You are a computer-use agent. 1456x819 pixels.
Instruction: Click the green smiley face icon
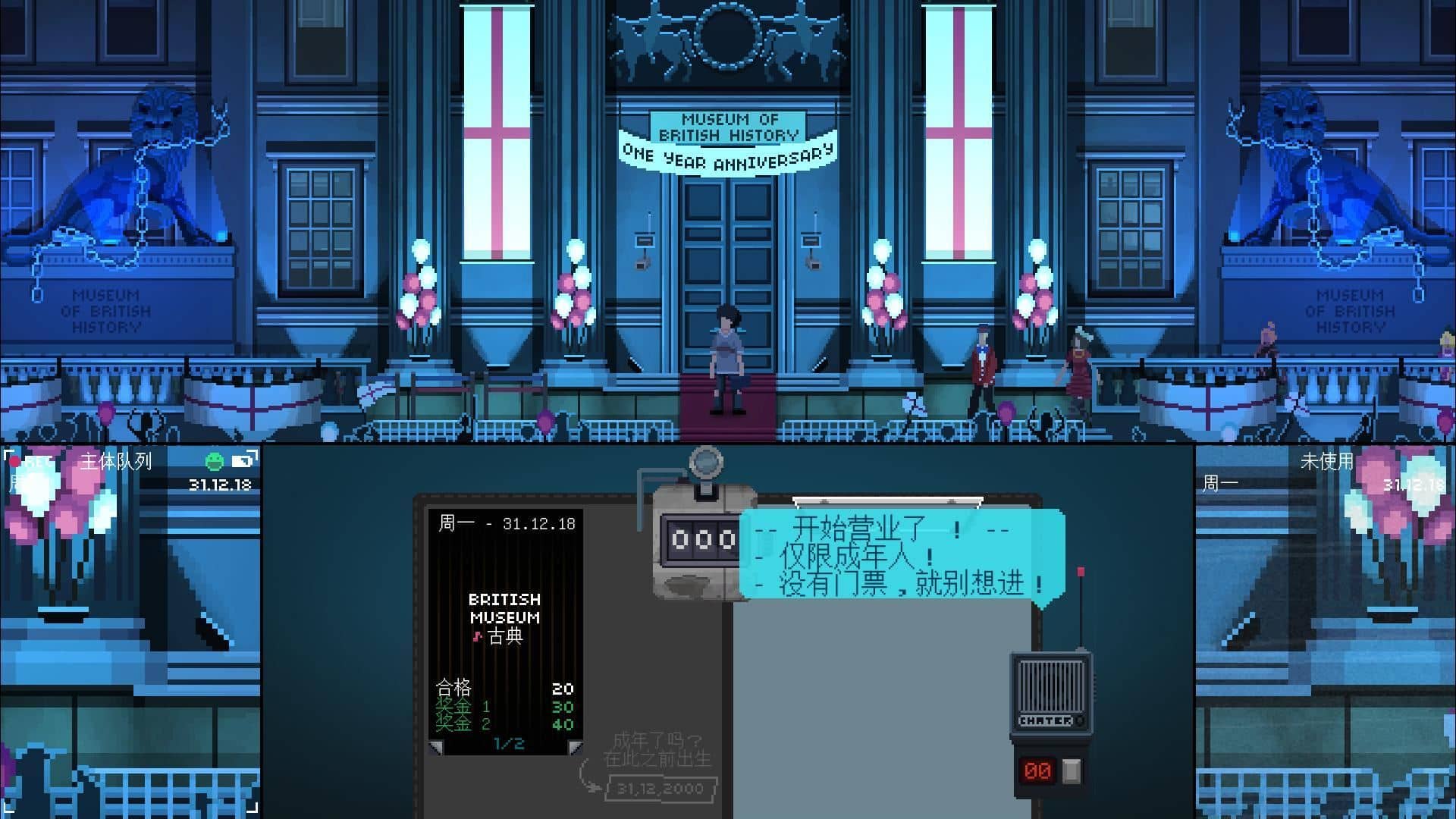pos(215,461)
